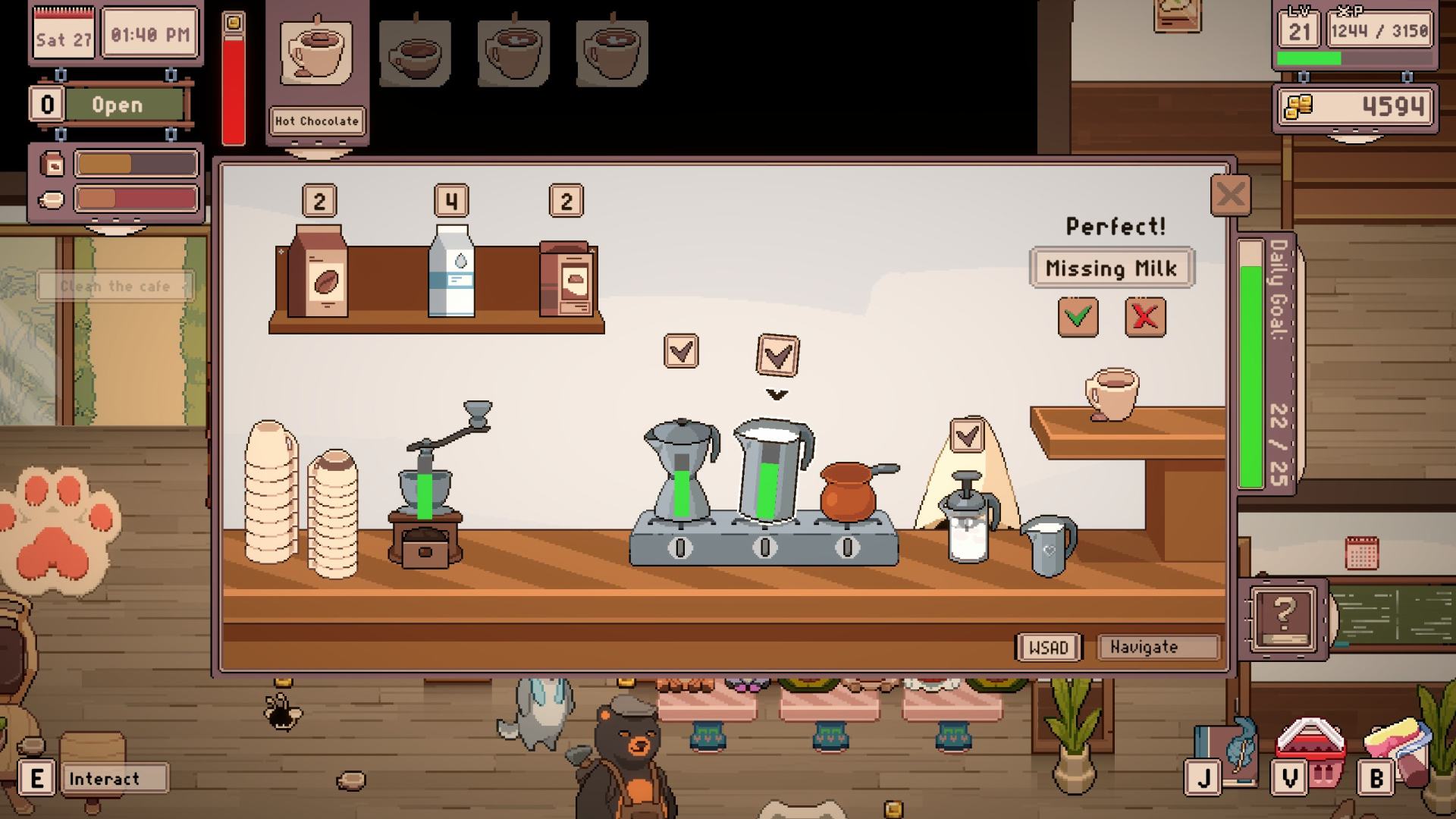Close the drink-making panel
Viewport: 1456px width, 819px height.
click(1230, 196)
